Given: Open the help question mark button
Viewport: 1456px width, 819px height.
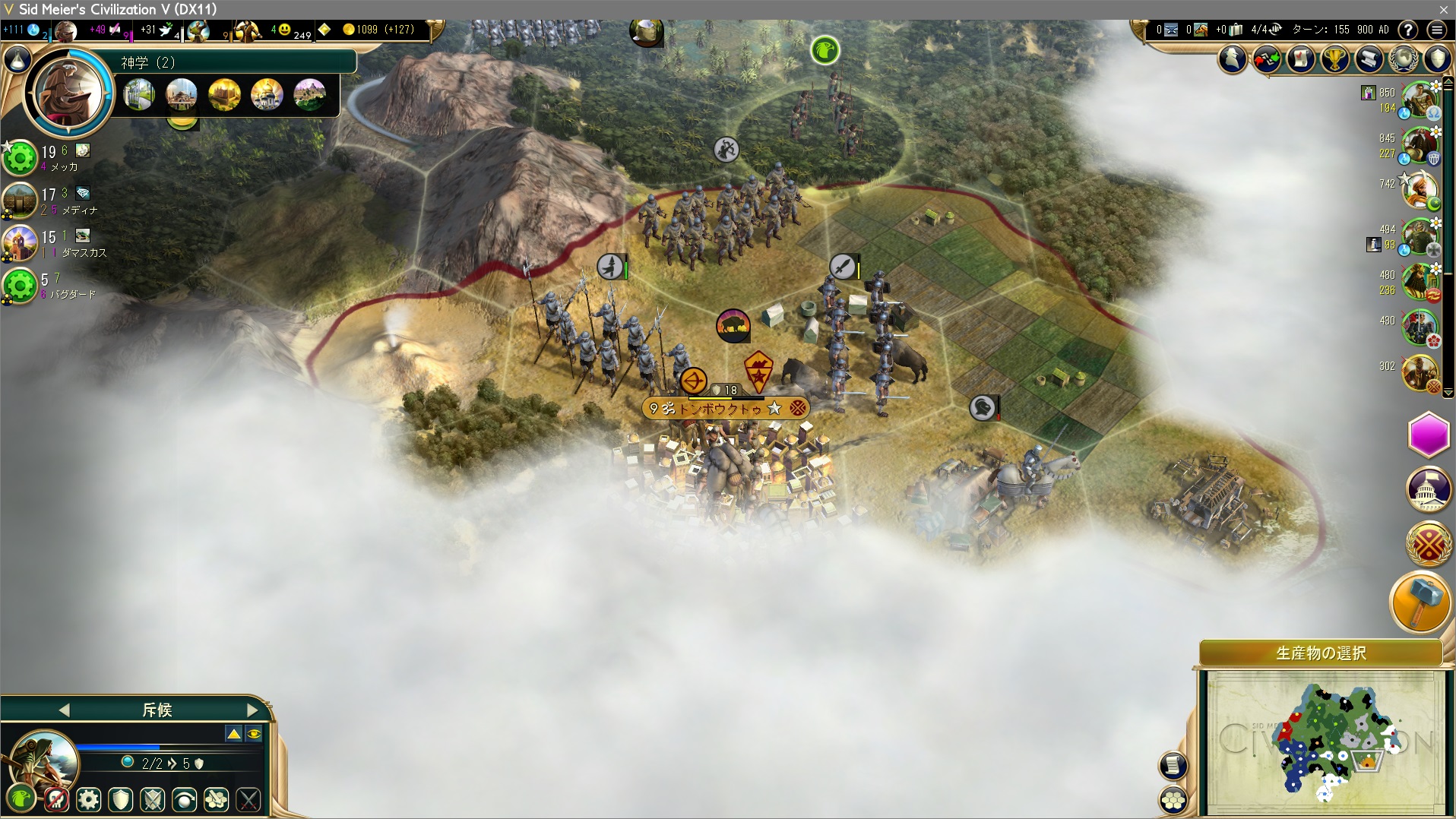Looking at the screenshot, I should coord(1408,30).
